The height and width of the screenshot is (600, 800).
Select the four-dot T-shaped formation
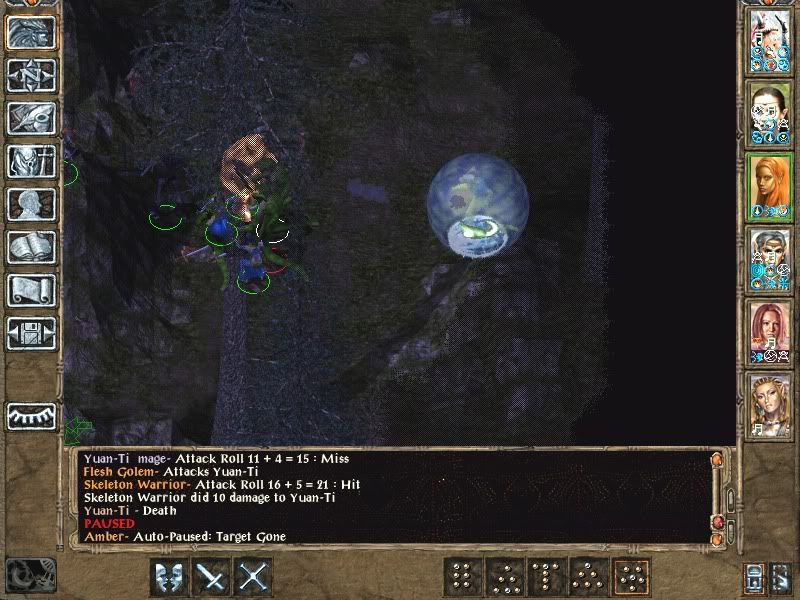point(546,577)
